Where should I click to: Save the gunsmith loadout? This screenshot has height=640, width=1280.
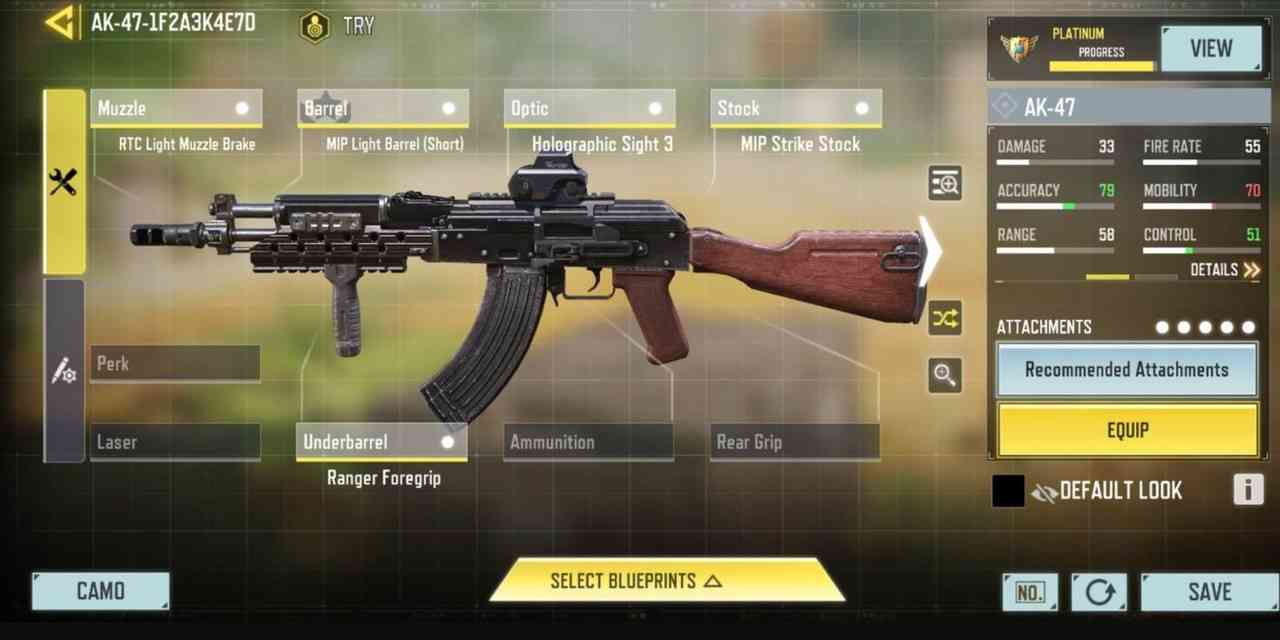click(x=1209, y=592)
